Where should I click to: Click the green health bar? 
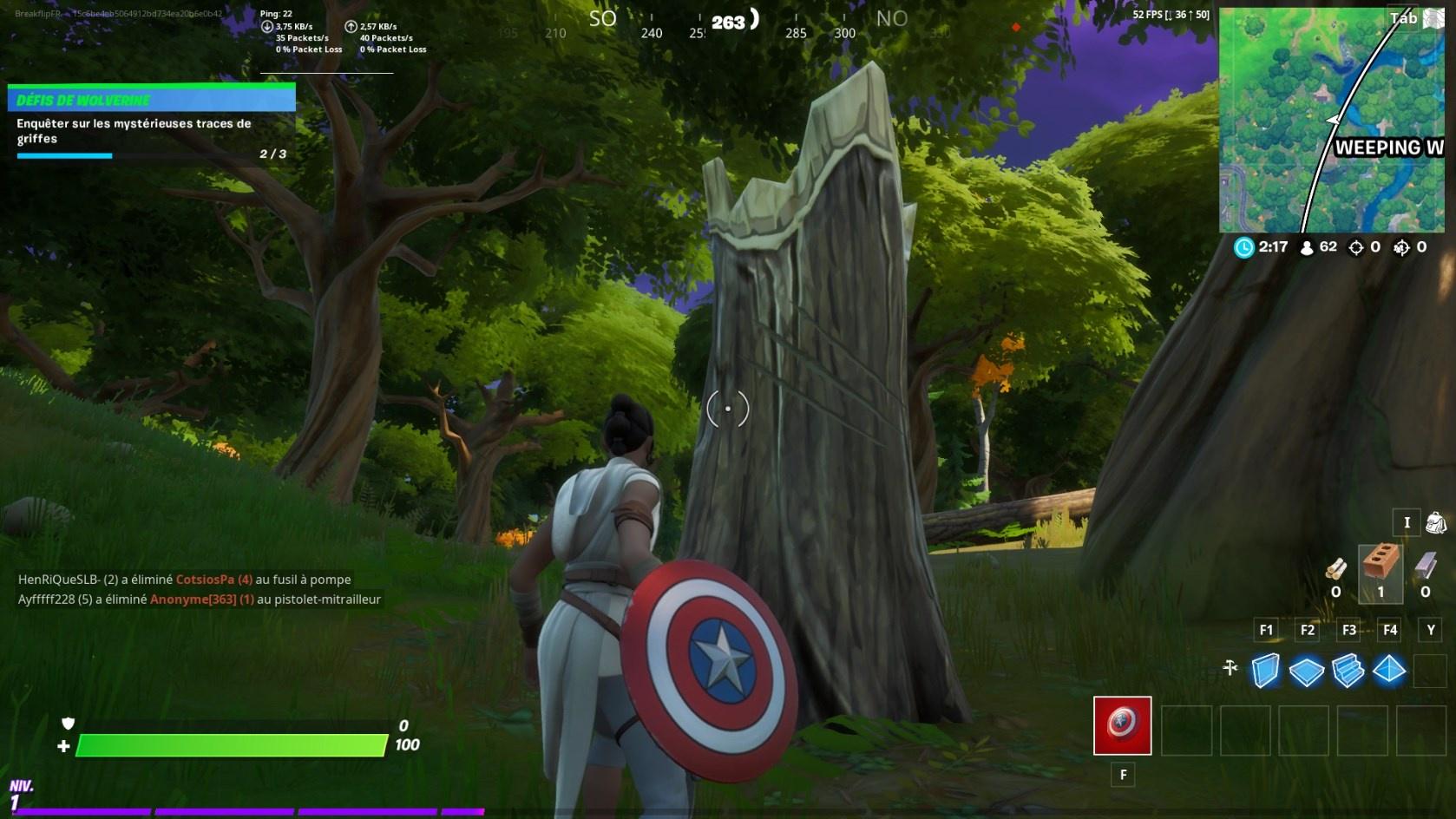230,744
